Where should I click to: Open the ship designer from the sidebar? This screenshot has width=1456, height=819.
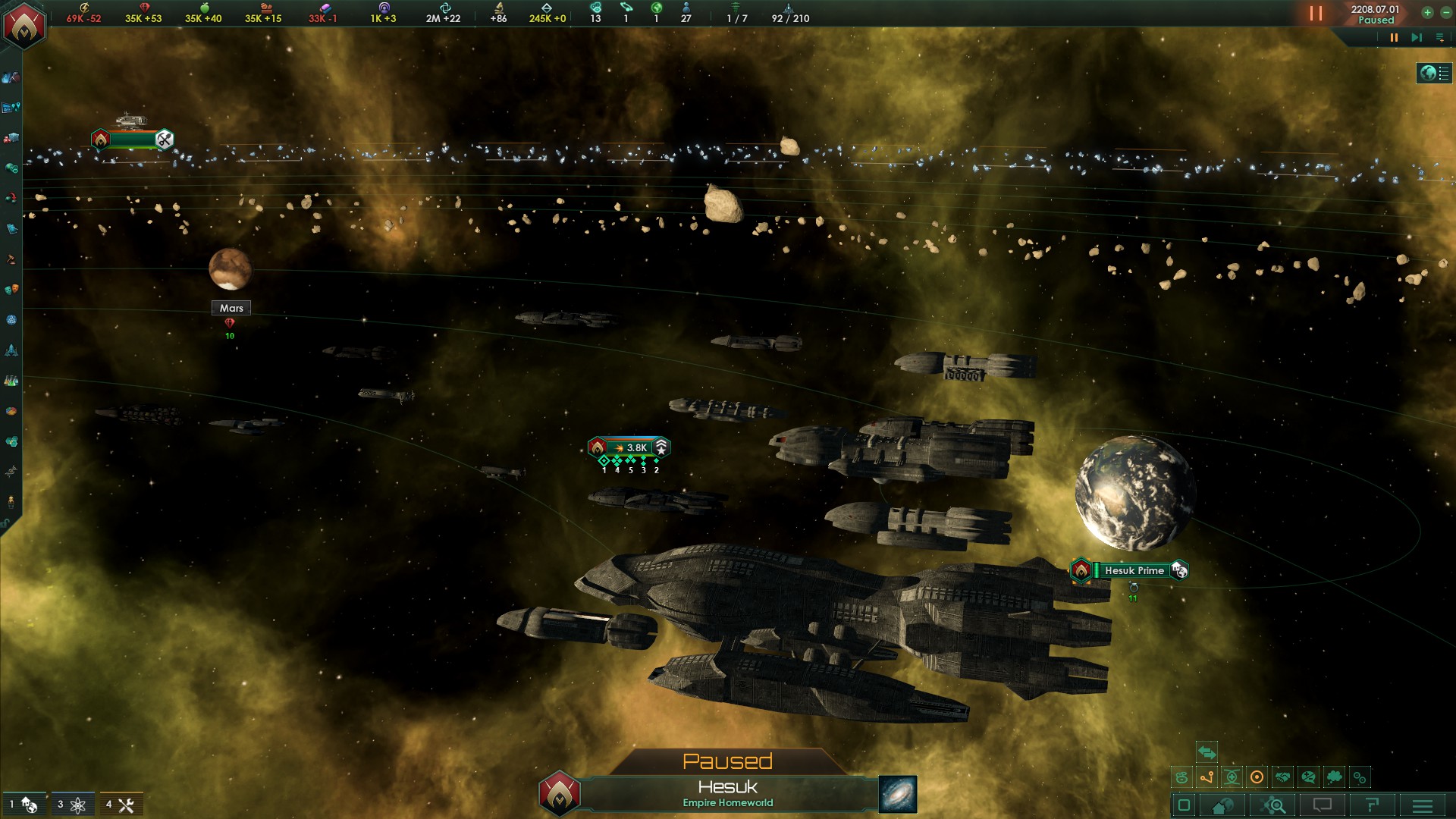point(11,350)
